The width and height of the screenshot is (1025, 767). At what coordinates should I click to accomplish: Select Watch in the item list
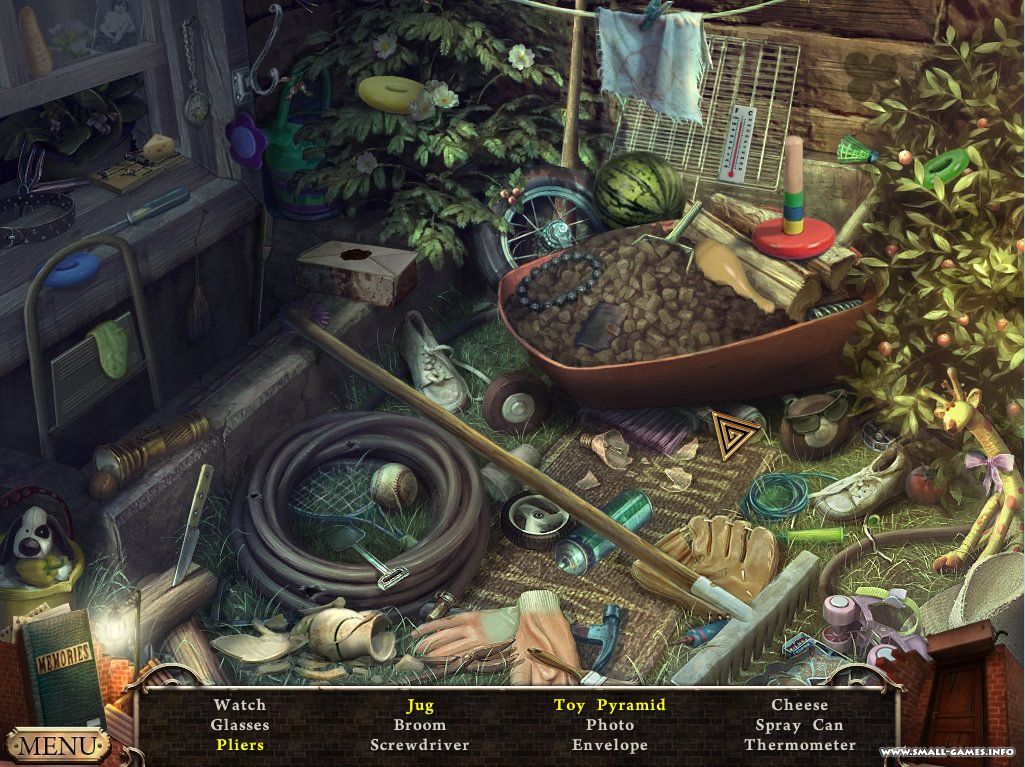239,705
